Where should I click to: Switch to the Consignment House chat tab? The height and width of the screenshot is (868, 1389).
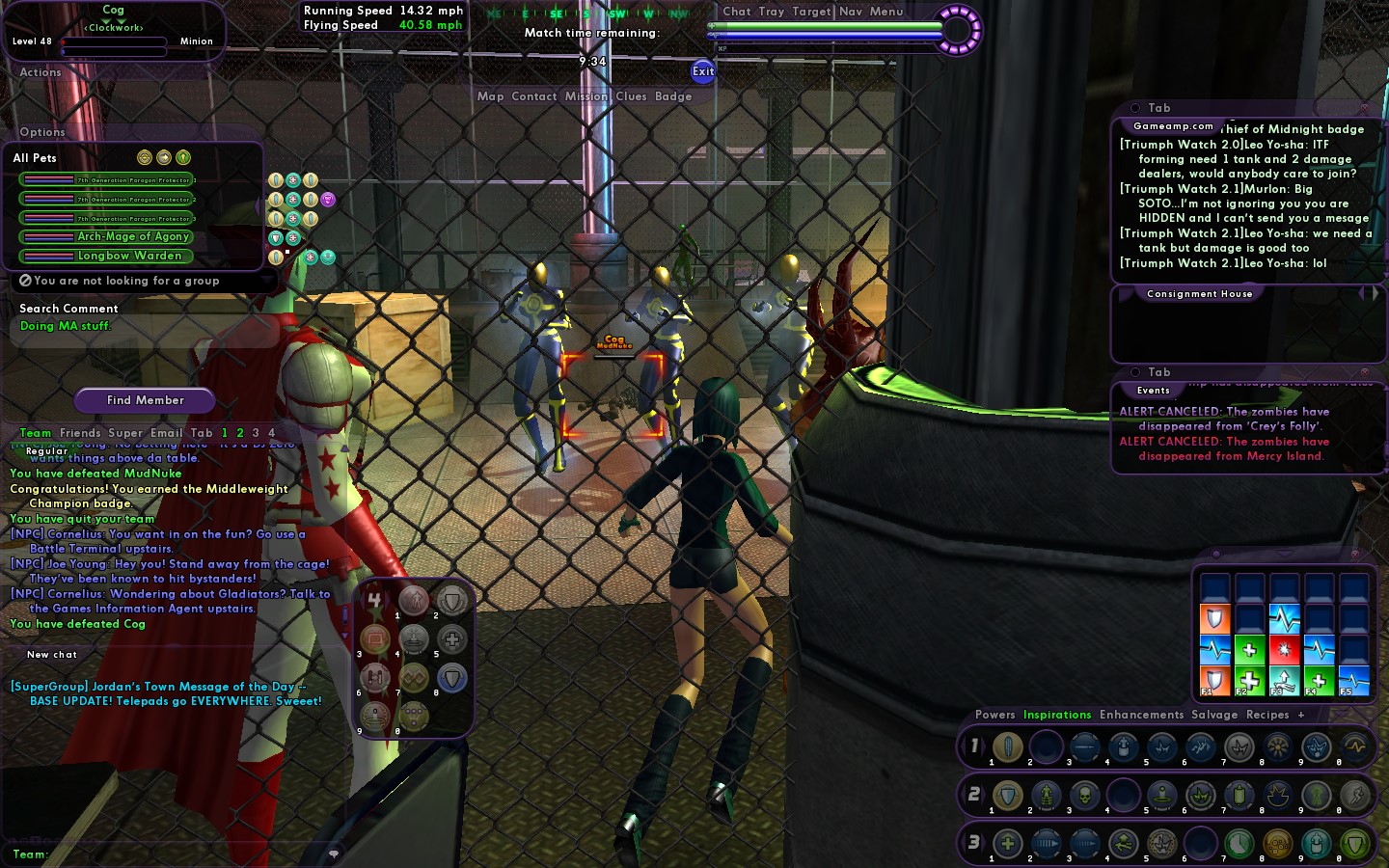tap(1199, 294)
